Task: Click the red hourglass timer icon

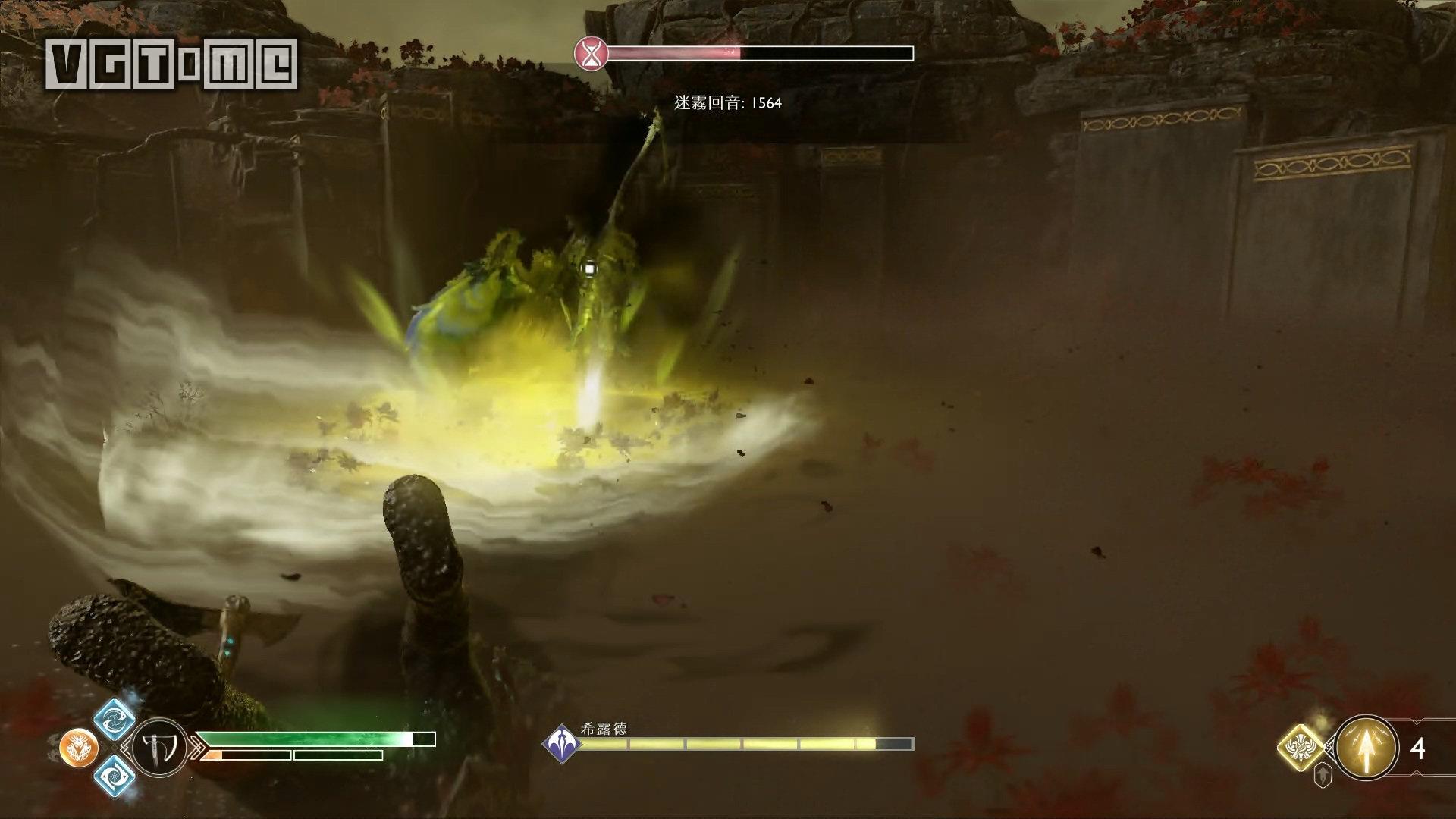Action: [591, 53]
